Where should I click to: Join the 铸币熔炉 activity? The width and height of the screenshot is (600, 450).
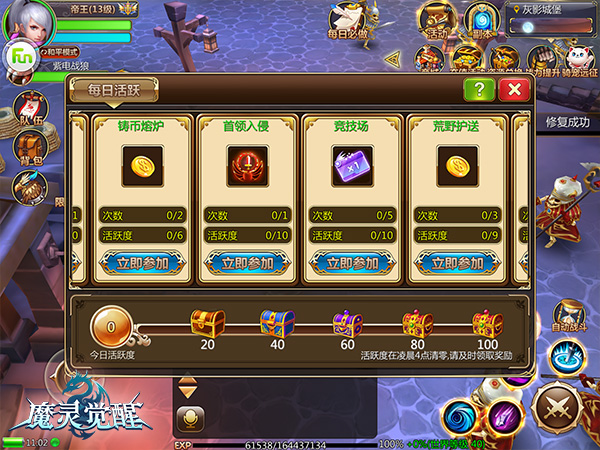[x=142, y=264]
